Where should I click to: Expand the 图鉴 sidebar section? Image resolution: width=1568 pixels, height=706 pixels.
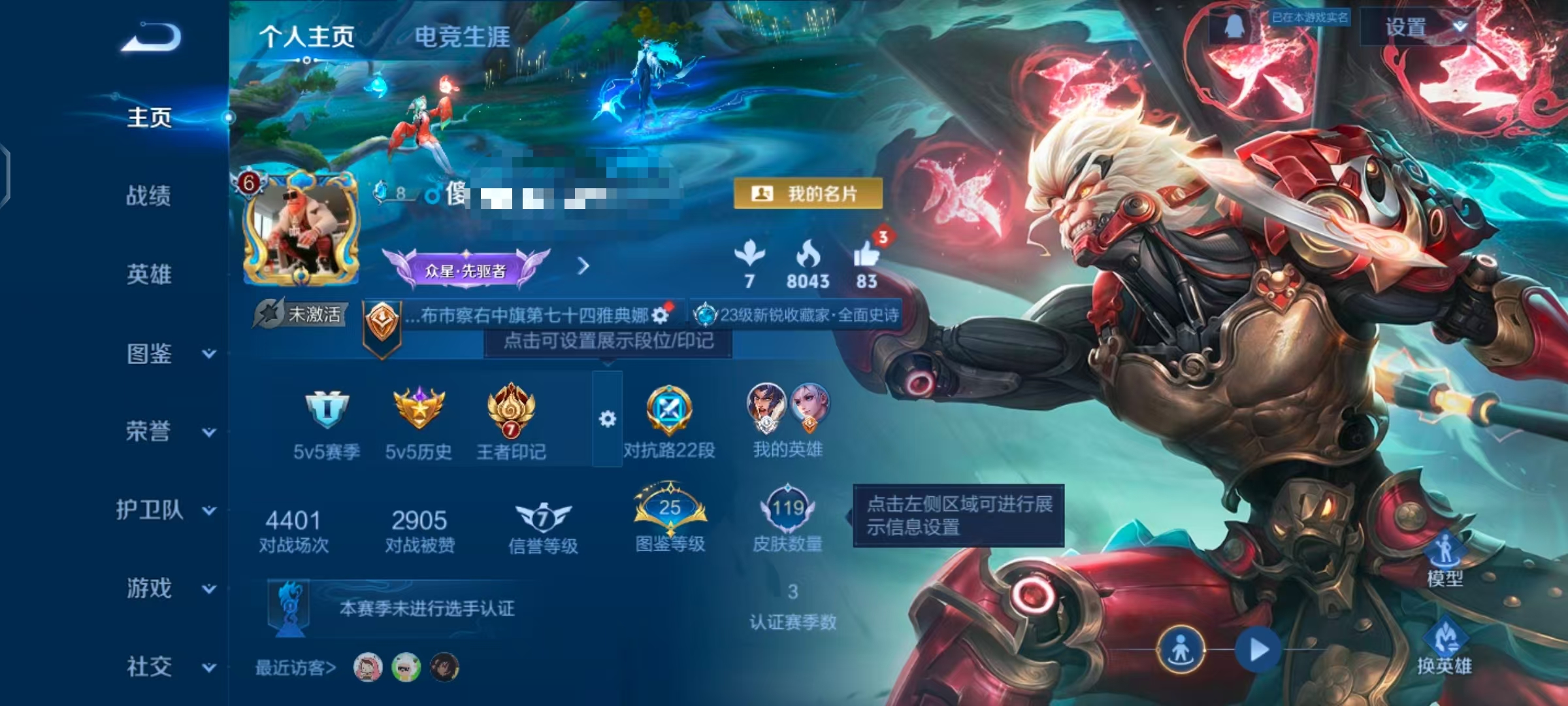(x=148, y=355)
